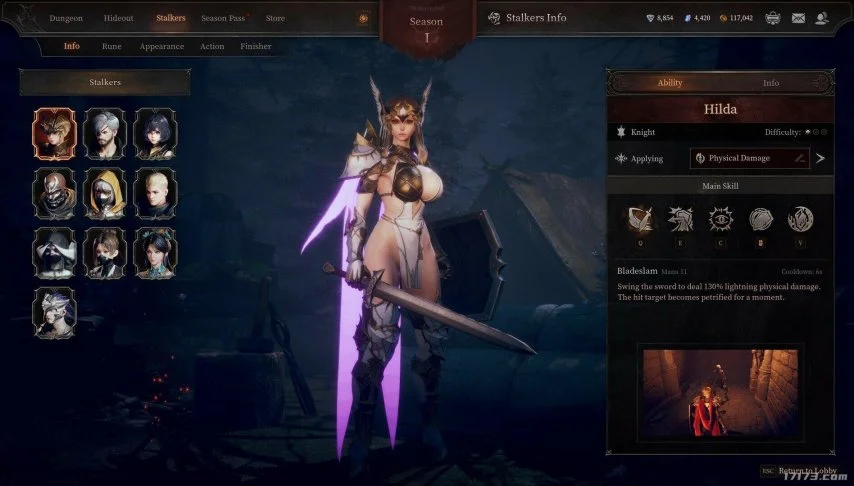Select the short blond-haired stalker portrait

point(155,193)
